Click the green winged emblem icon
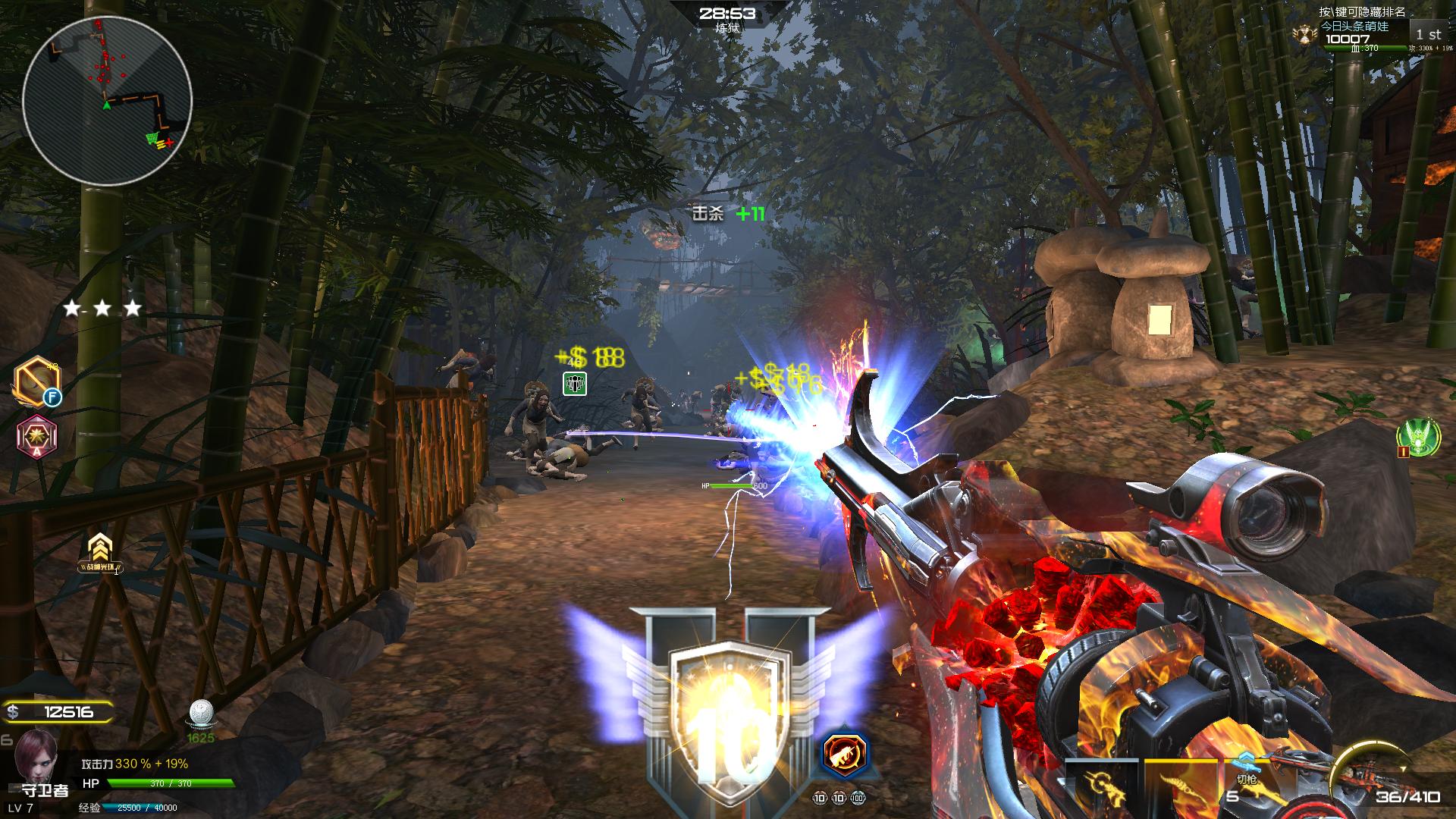Image resolution: width=1456 pixels, height=819 pixels. (1419, 438)
